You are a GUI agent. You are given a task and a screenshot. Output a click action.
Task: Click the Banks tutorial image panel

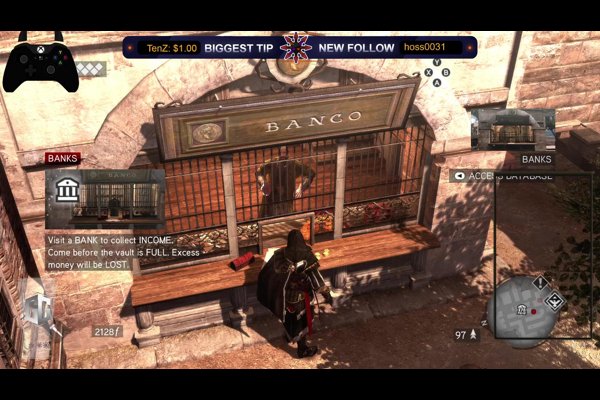click(106, 198)
